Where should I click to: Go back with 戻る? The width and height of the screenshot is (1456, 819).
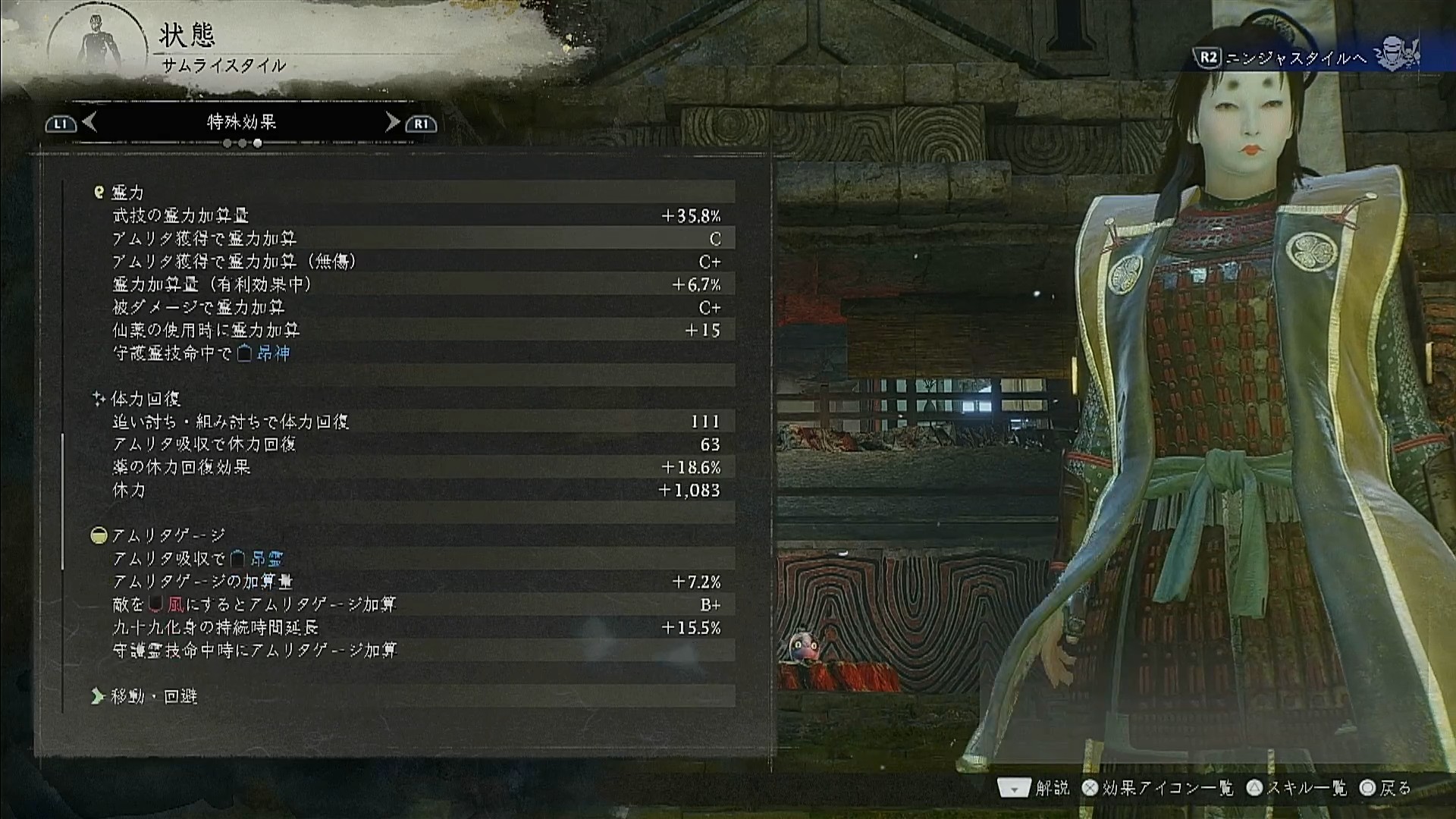pos(1385,789)
